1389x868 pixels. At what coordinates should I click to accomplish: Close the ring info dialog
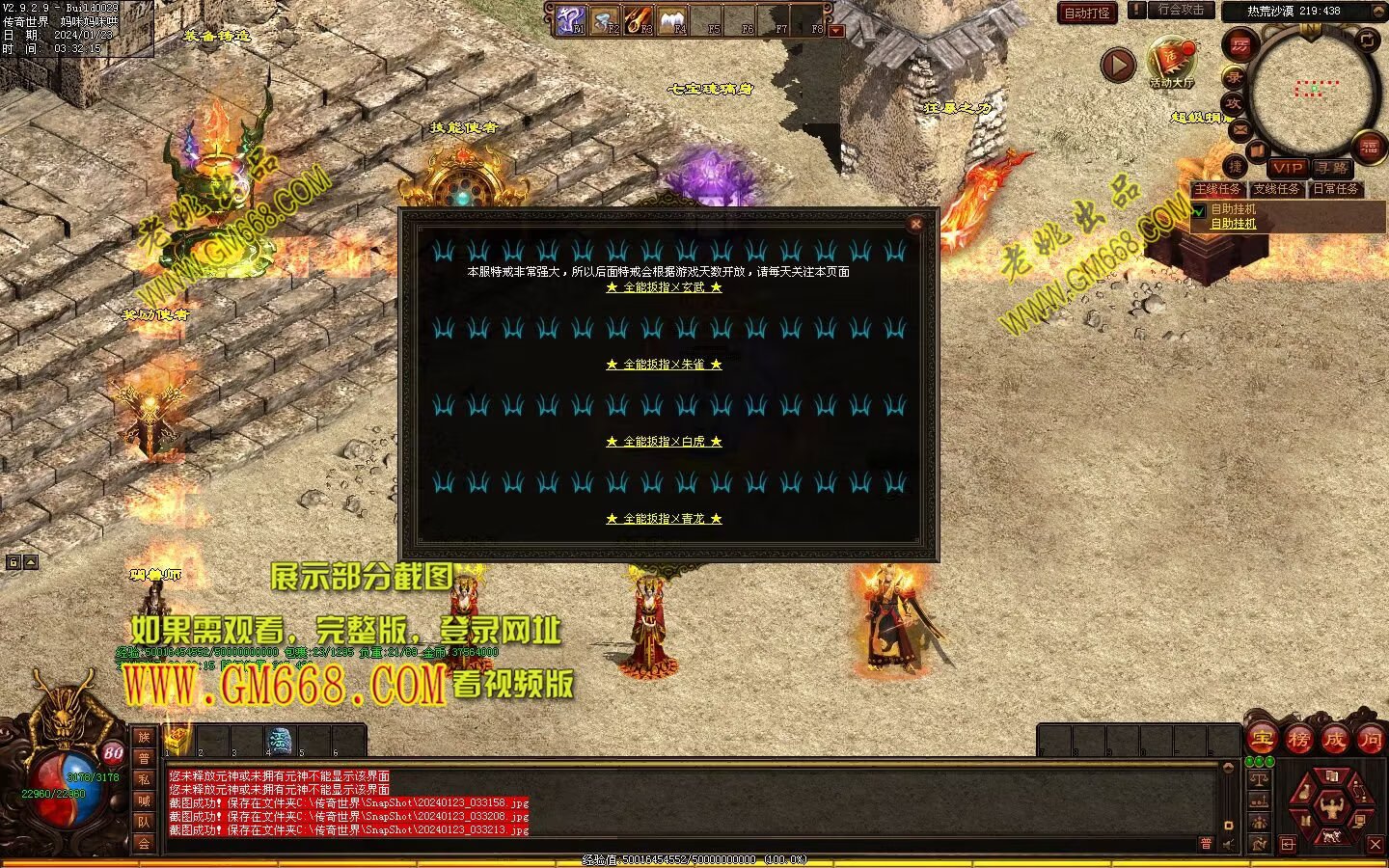coord(915,224)
